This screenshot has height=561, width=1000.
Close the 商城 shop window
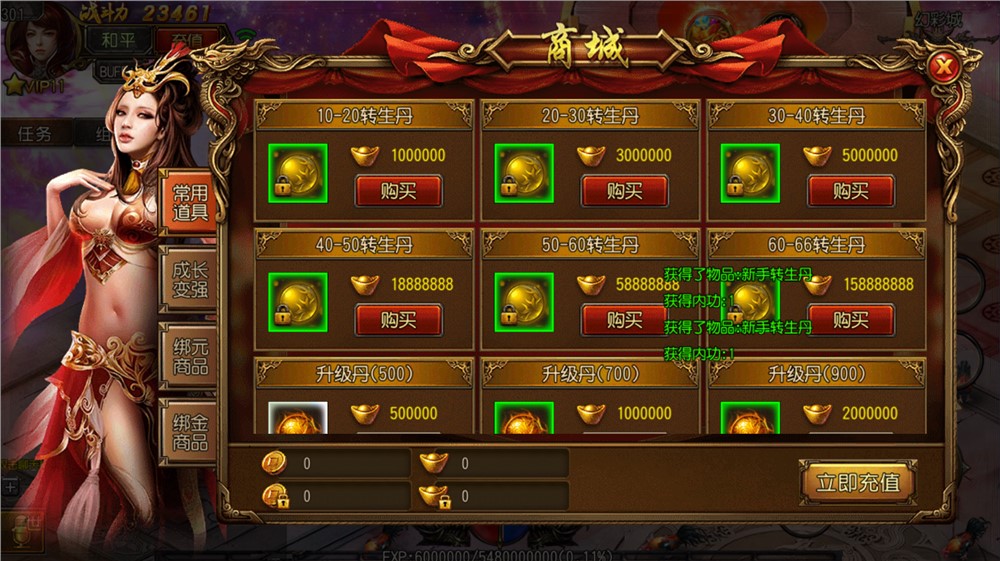942,67
